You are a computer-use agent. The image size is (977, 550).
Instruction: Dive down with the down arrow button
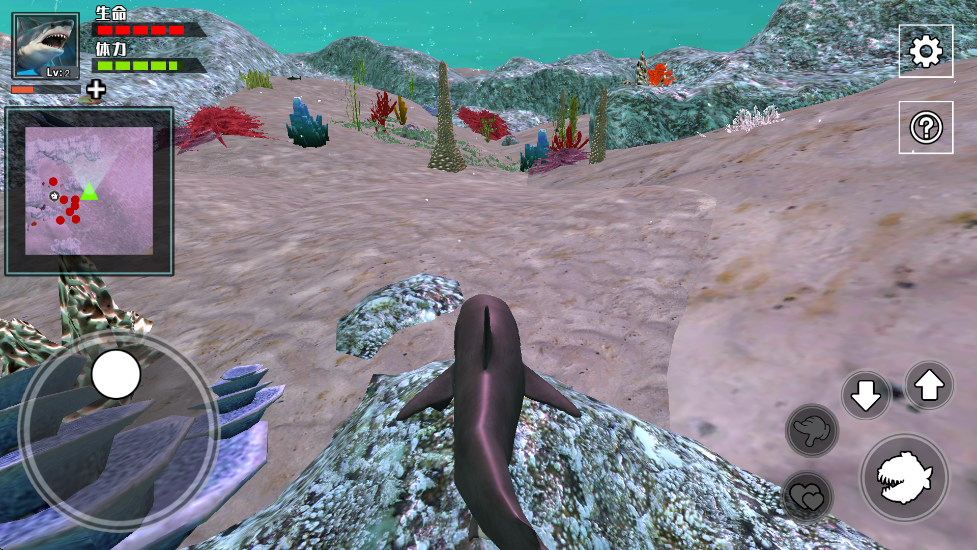[x=865, y=395]
